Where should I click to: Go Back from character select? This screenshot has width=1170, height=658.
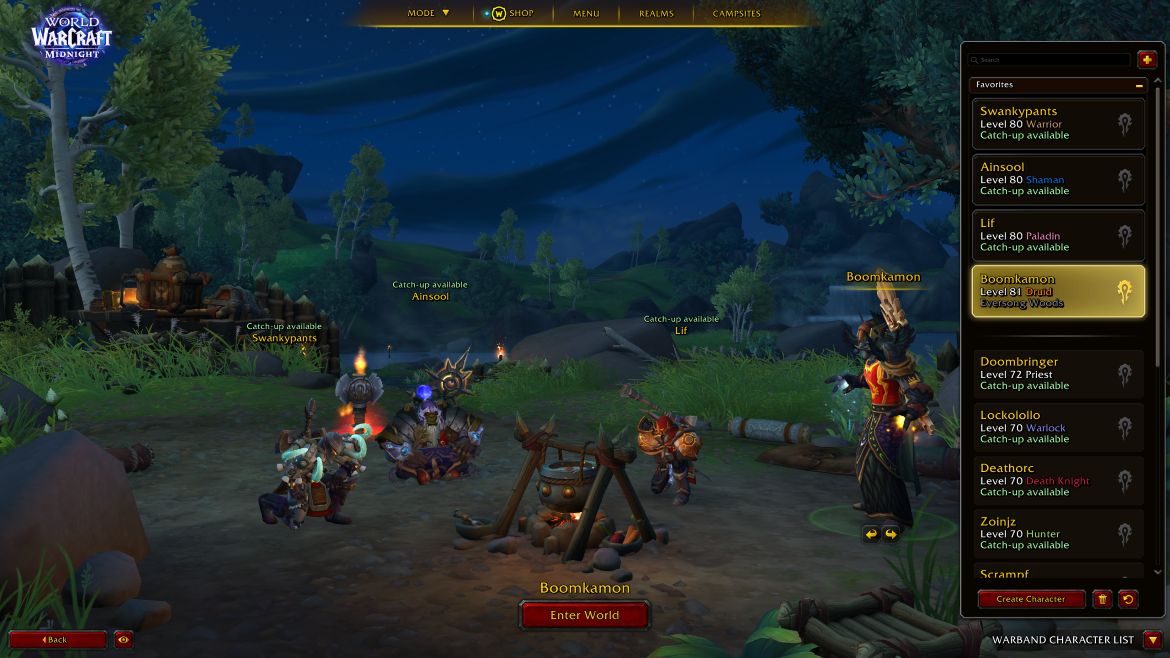57,639
